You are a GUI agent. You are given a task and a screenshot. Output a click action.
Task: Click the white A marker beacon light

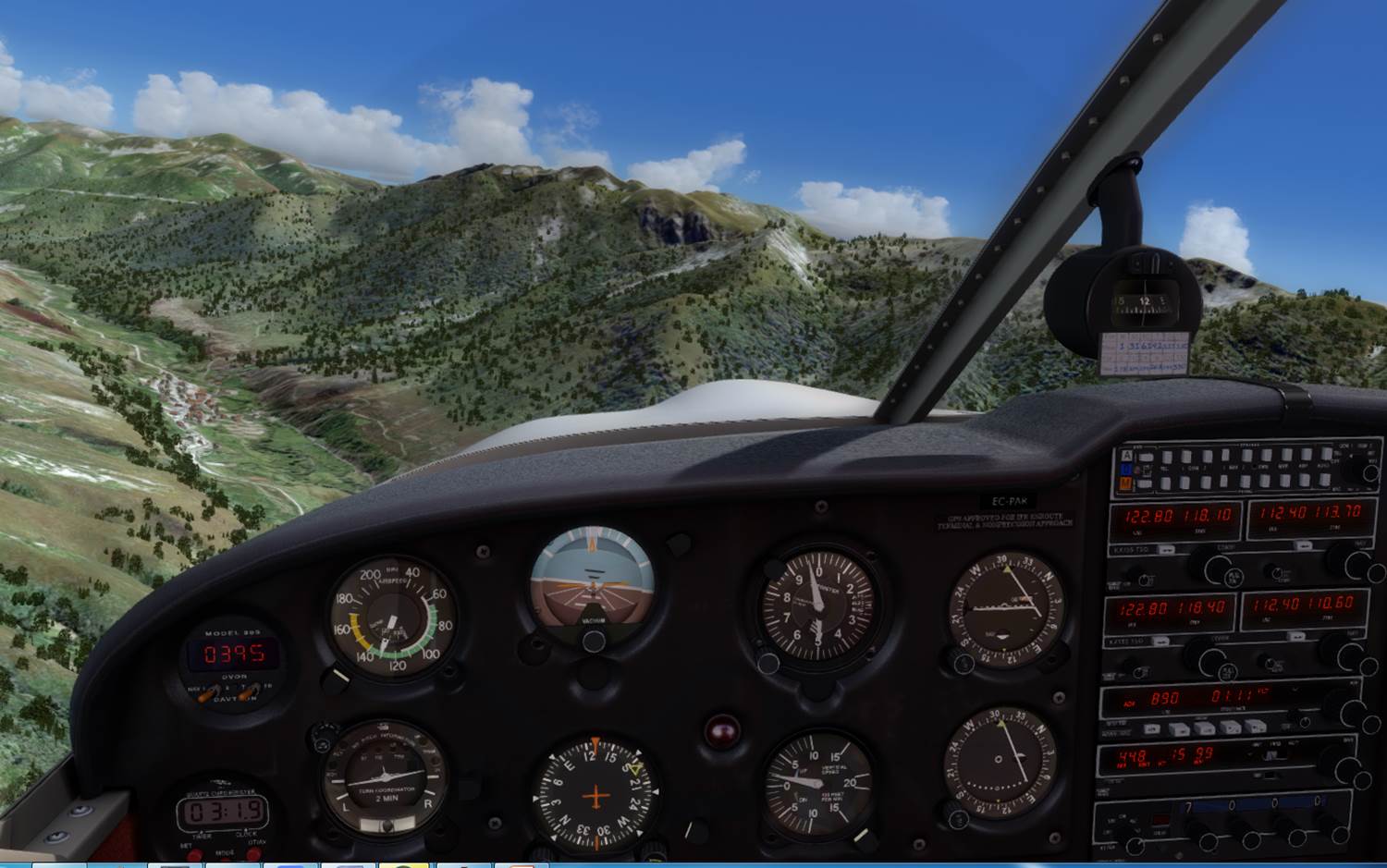[x=1126, y=456]
